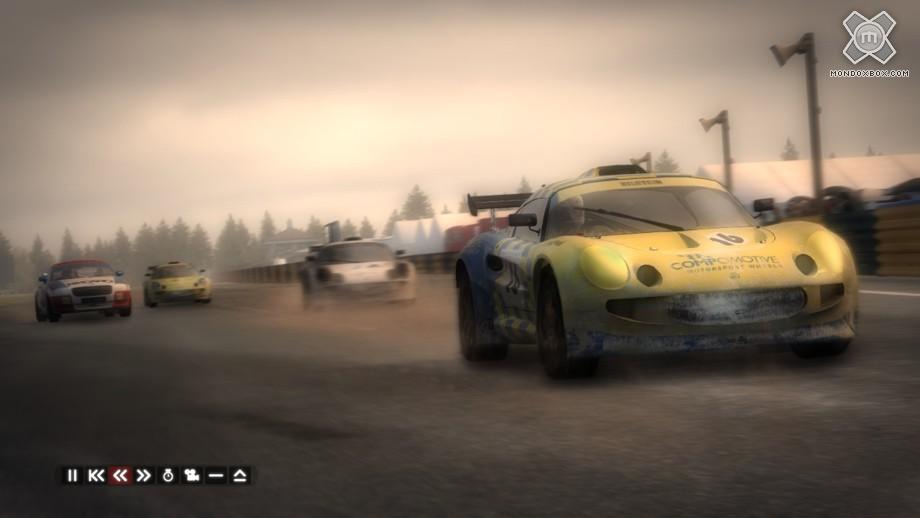Change the replay camera view
The width and height of the screenshot is (920, 518).
pos(192,475)
